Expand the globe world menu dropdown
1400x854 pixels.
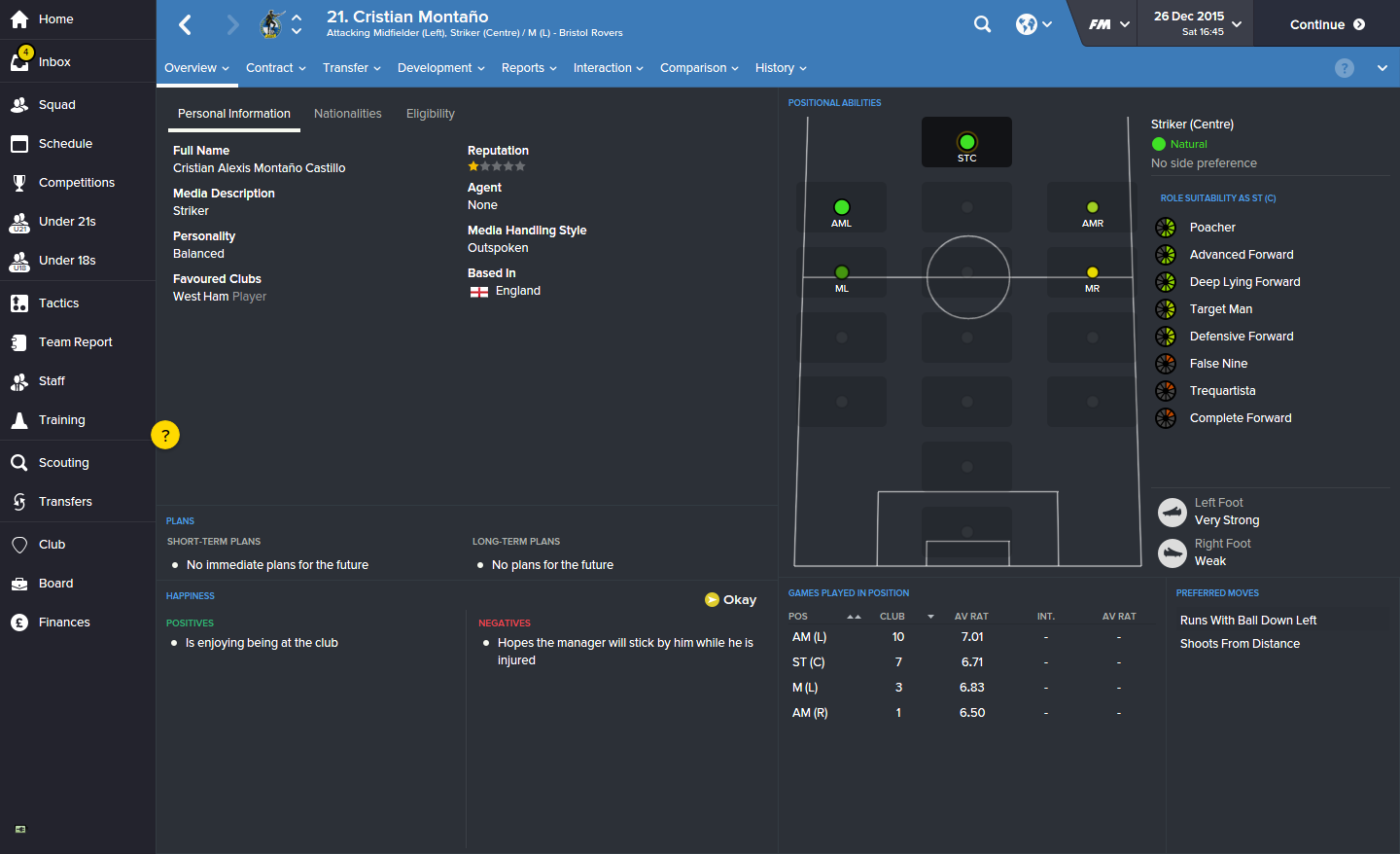(x=1033, y=23)
